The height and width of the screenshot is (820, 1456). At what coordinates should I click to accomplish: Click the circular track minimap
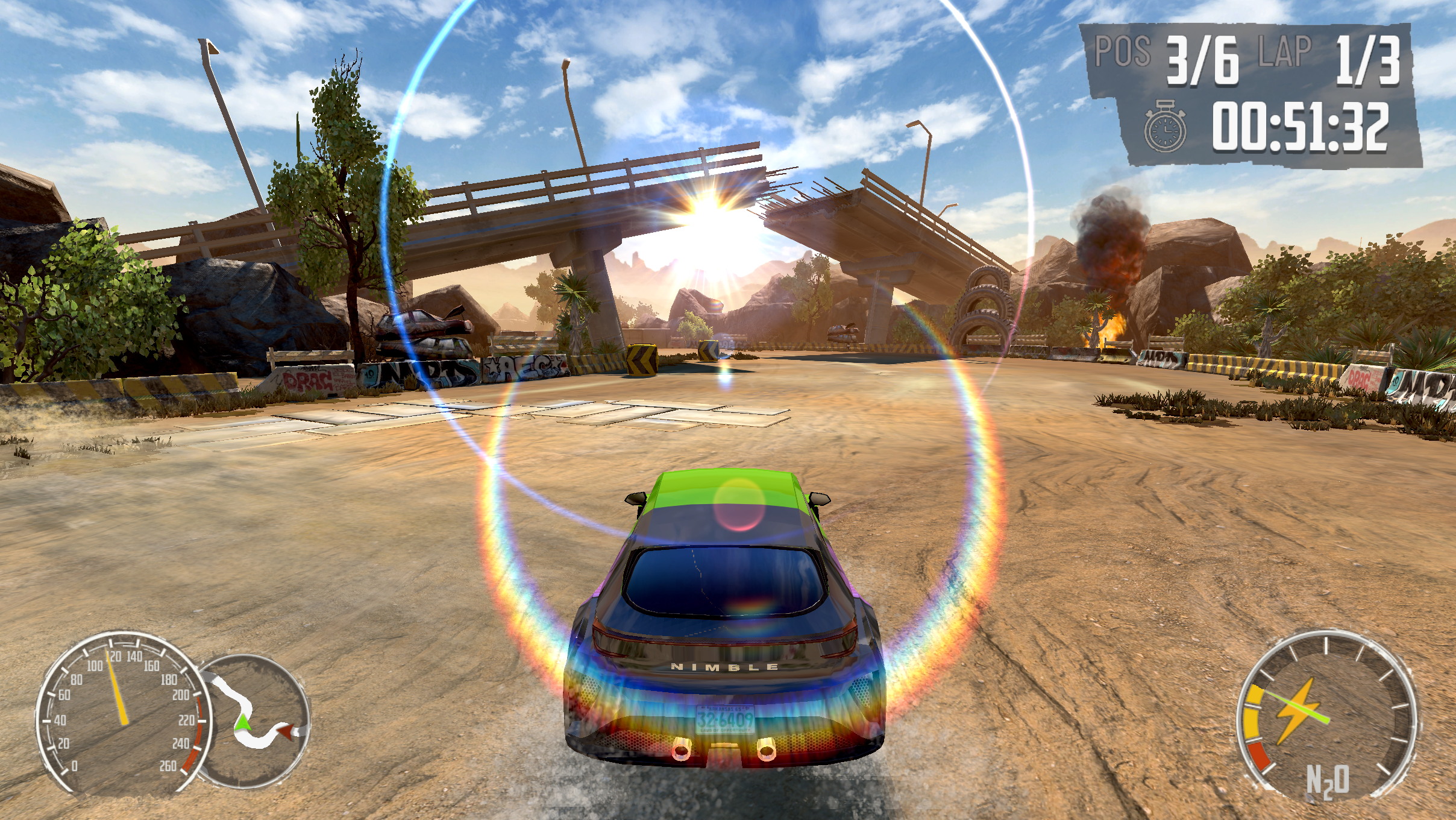pyautogui.click(x=256, y=715)
